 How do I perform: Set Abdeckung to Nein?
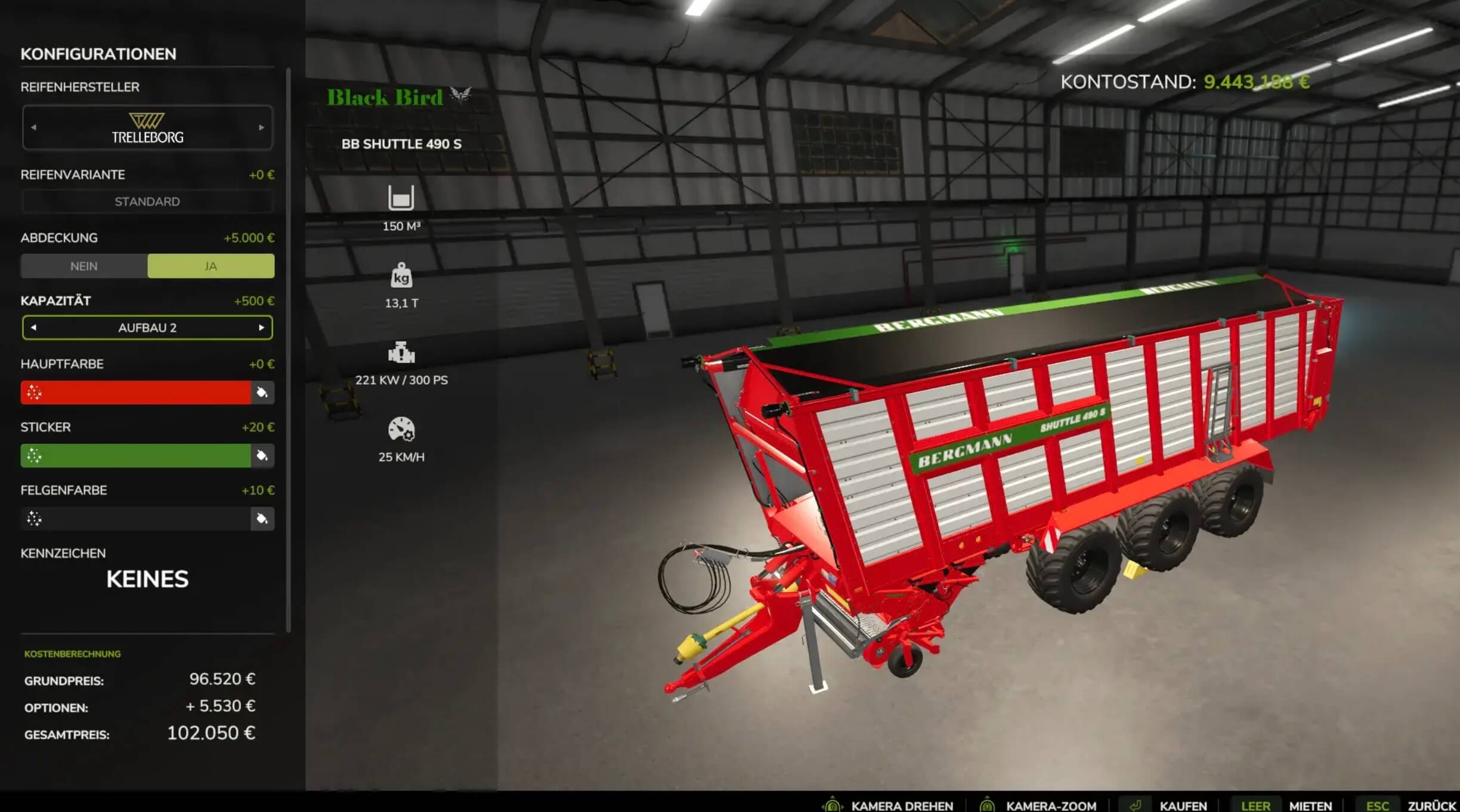coord(84,266)
